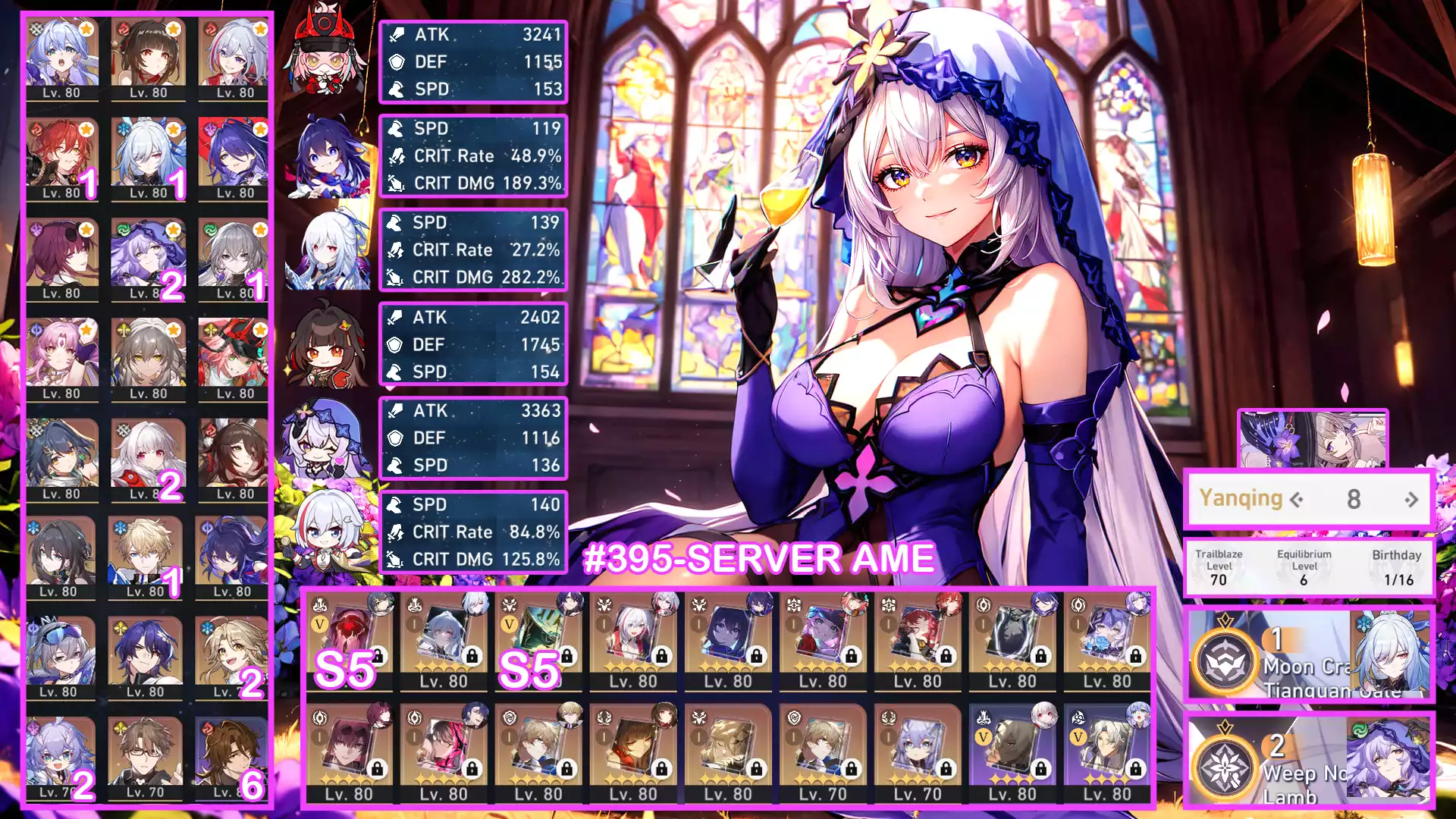
Task: Select Black Swan's veiled portrait
Action: tap(148, 259)
